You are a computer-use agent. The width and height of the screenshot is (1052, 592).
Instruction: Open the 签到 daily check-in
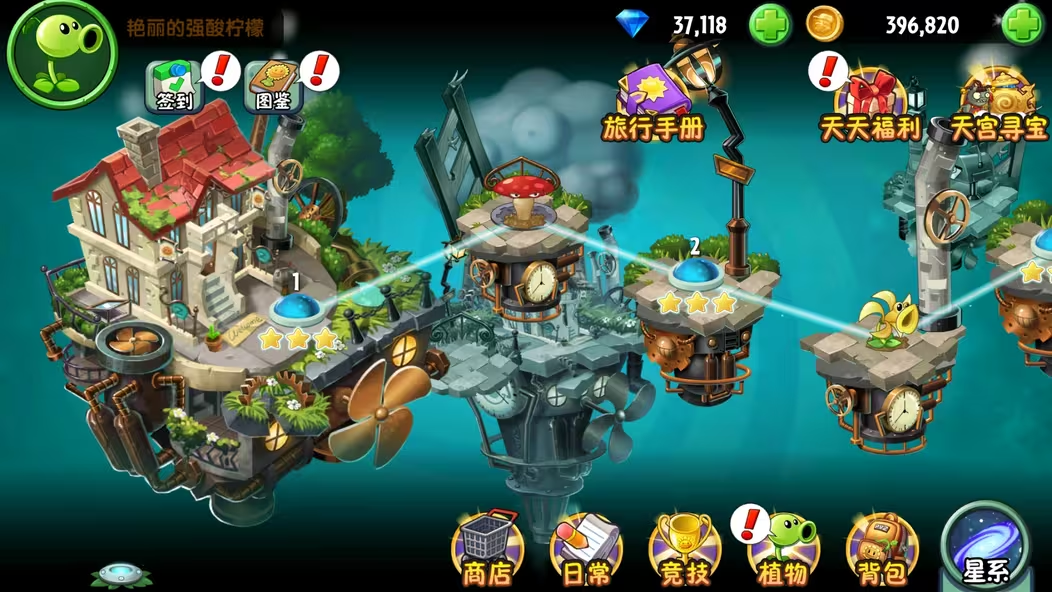point(174,86)
